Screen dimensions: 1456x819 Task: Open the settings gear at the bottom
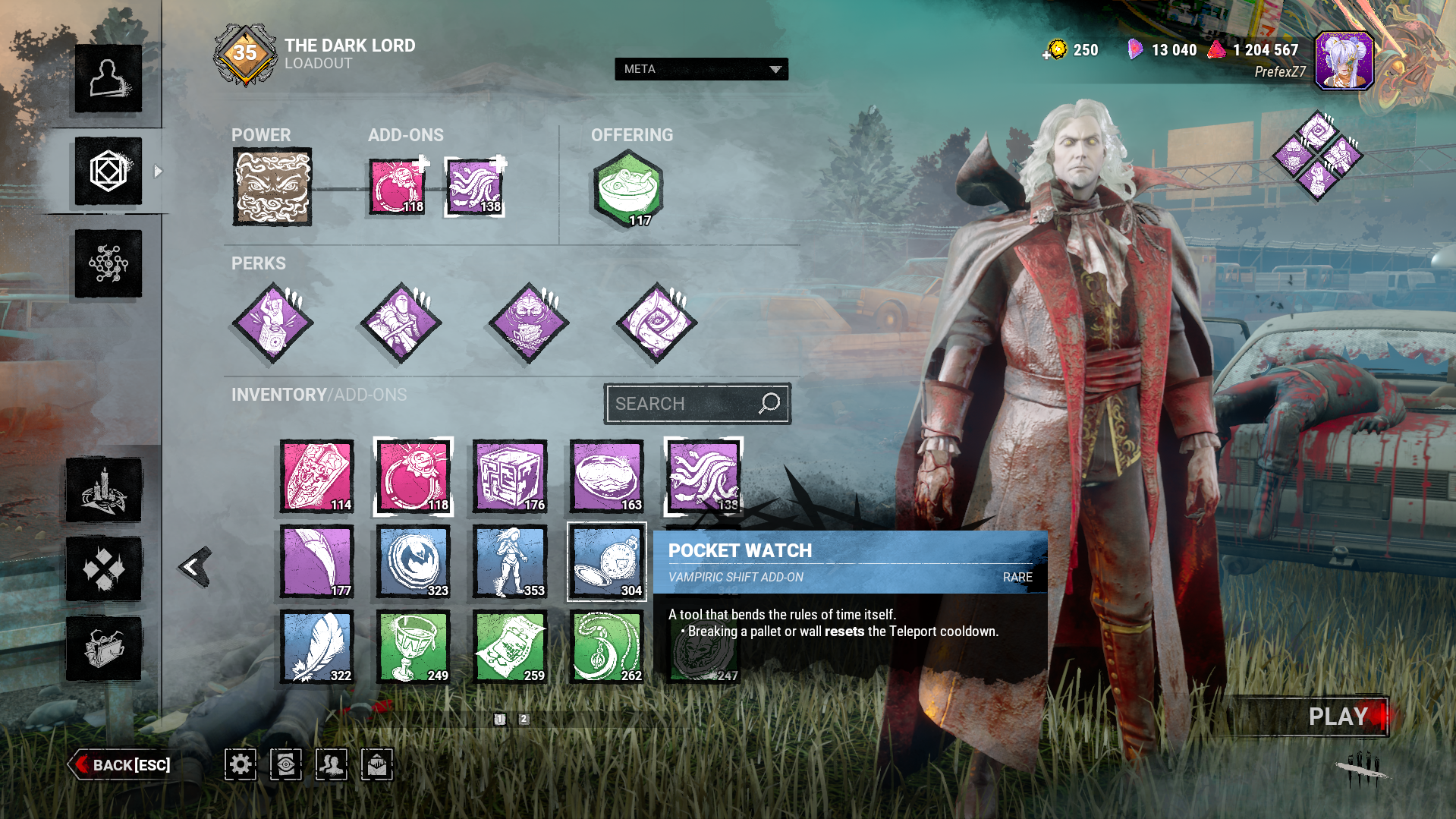[x=241, y=764]
